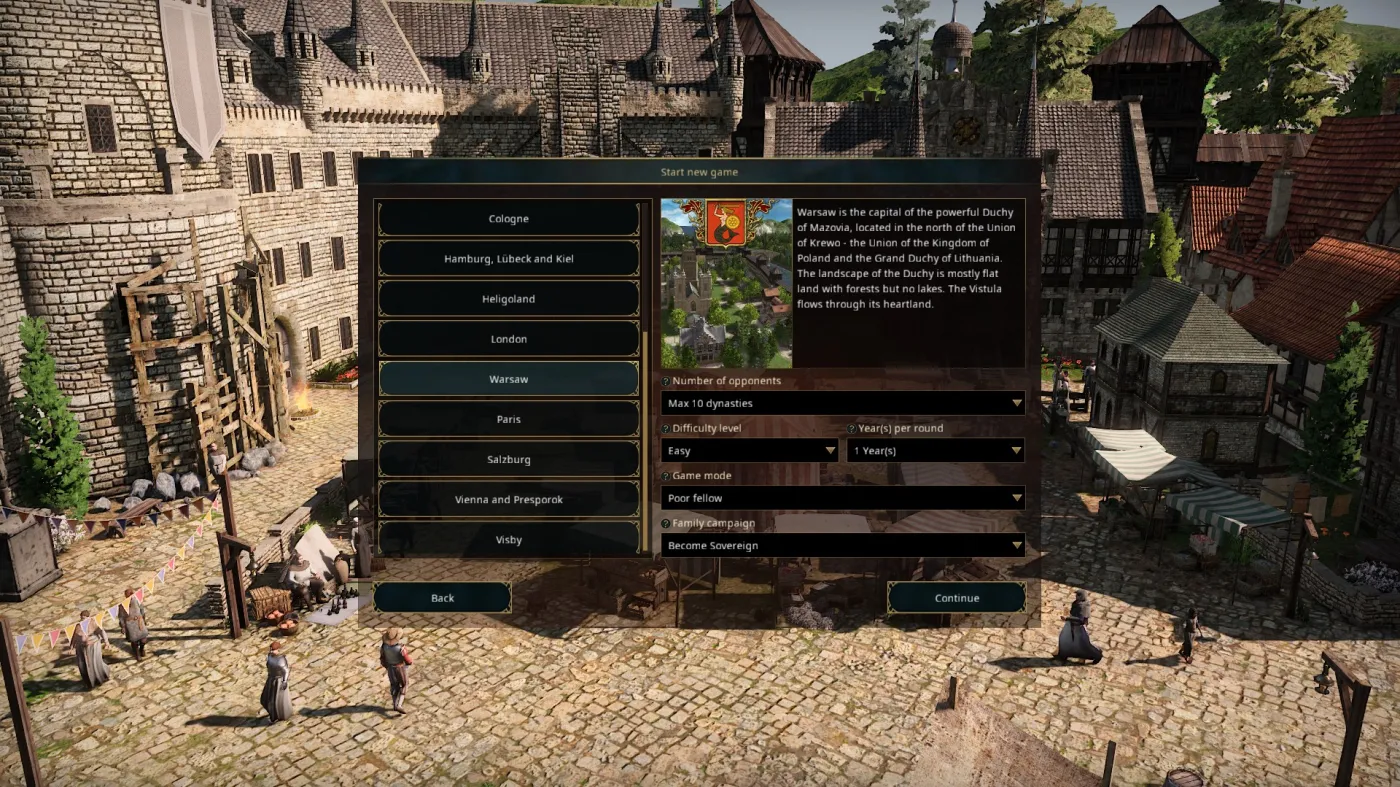Screen dimensions: 1400x787
Task: Change the Difficulty level from Easy
Action: [x=749, y=450]
